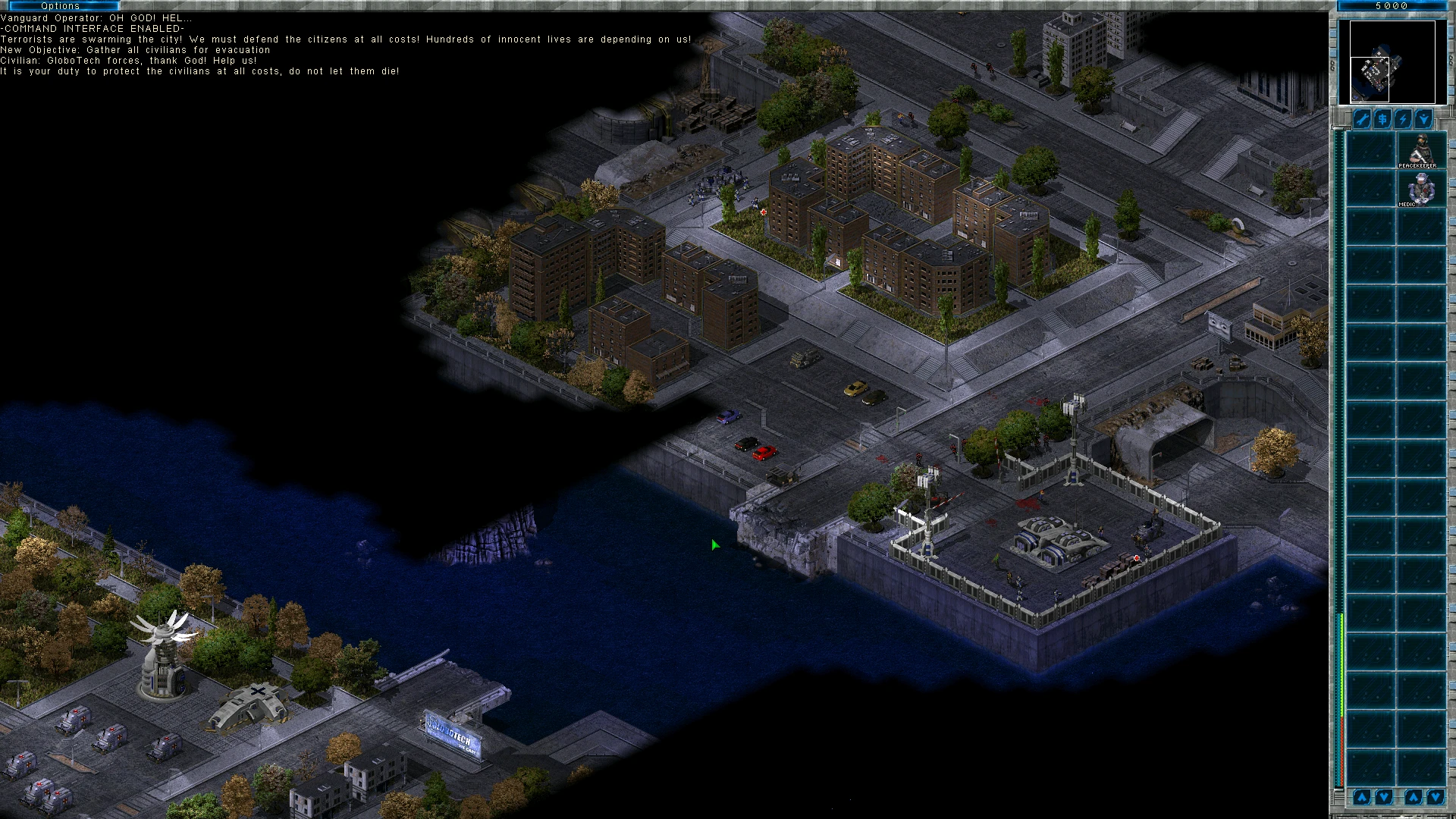
Task: Train a Medic from the sidebar
Action: pyautogui.click(x=1420, y=189)
